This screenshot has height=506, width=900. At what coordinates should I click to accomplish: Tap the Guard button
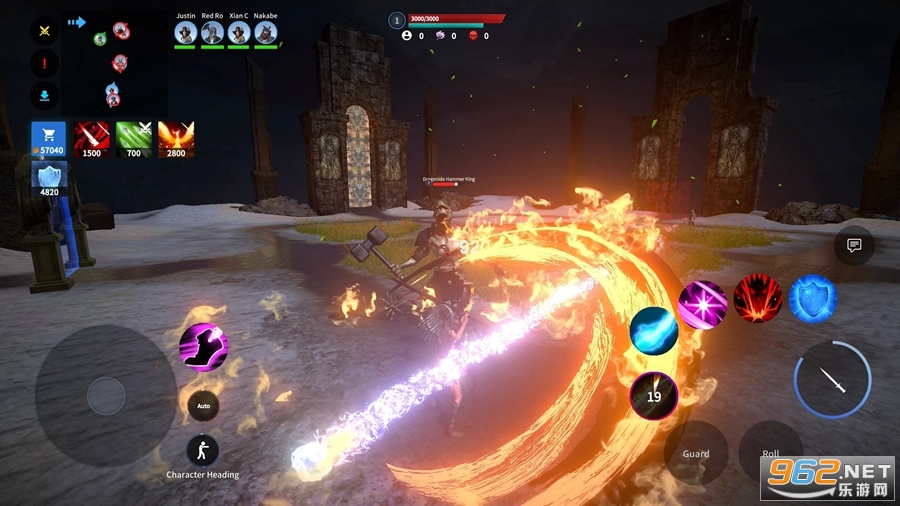pos(696,453)
